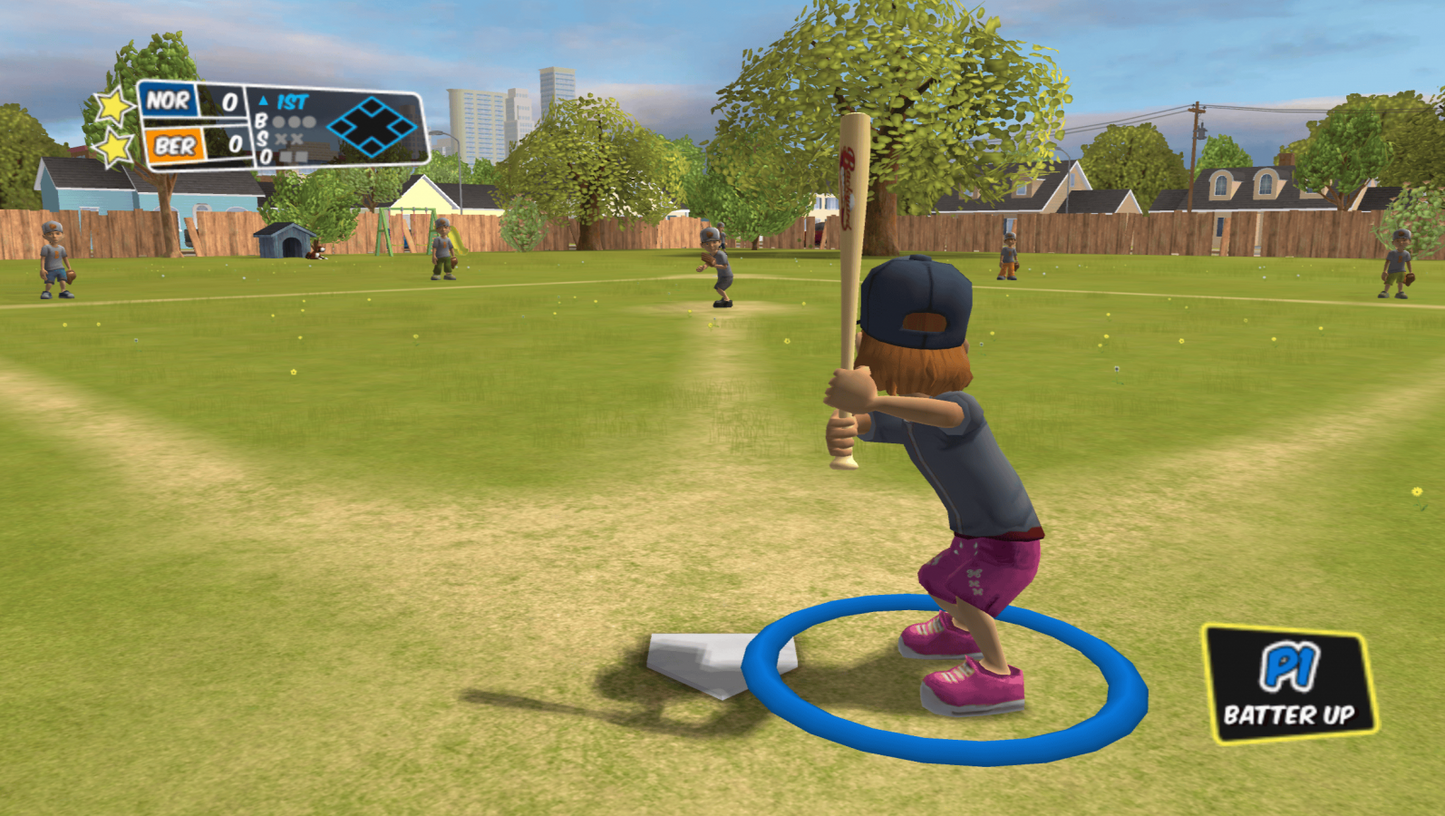The width and height of the screenshot is (1445, 816).
Task: Expand the 1ST inning display
Action: click(291, 101)
